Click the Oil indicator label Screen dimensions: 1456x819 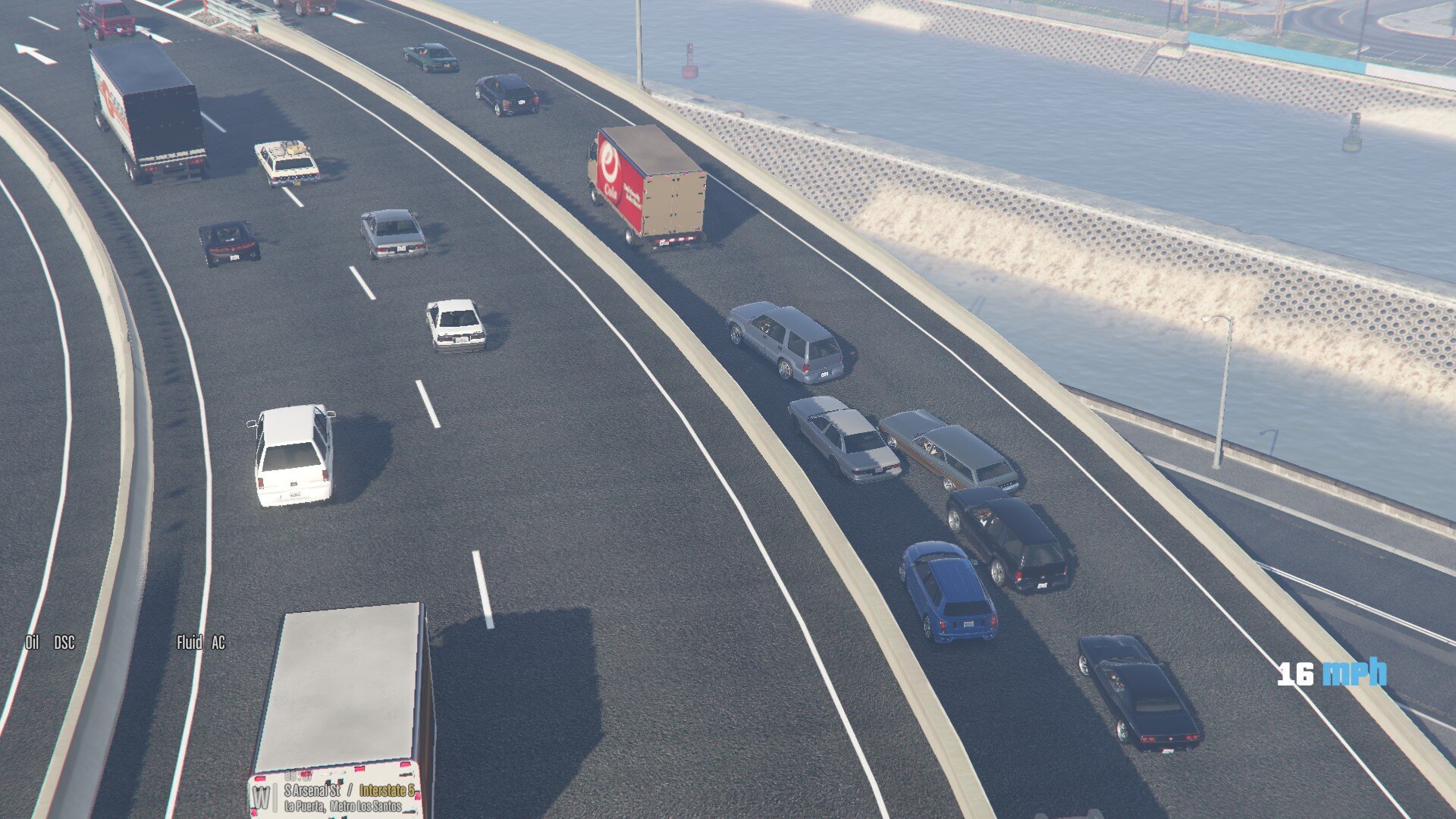click(x=32, y=643)
